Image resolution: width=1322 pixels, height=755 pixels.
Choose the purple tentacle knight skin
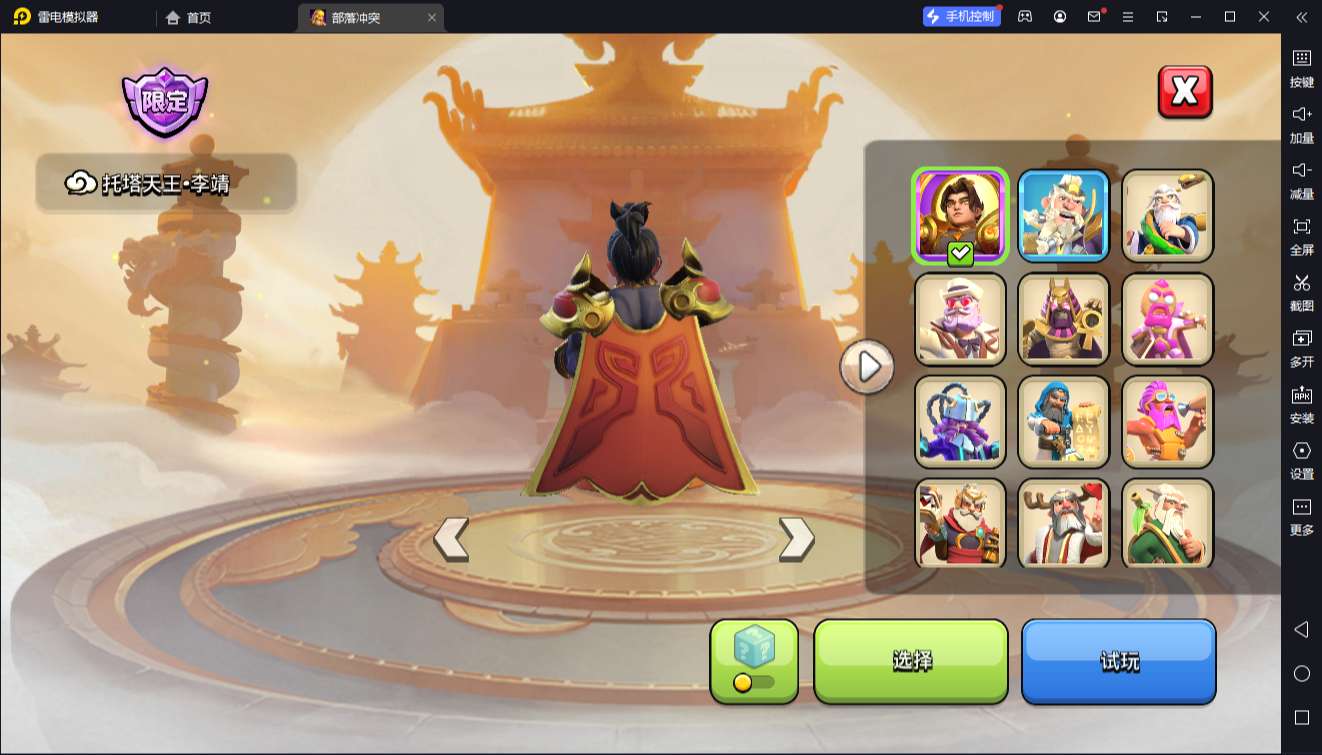(960, 422)
